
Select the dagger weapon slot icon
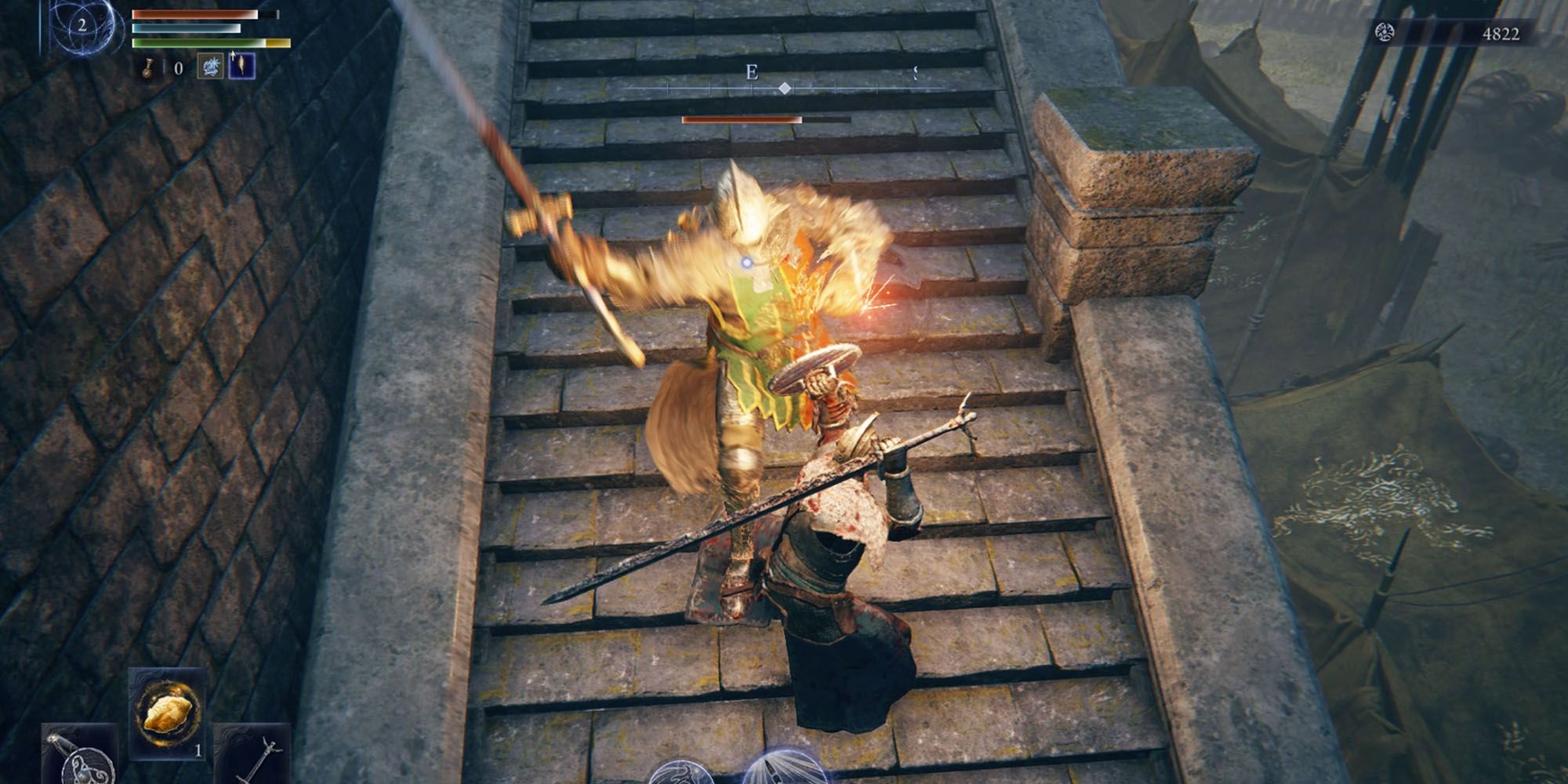(78, 754)
